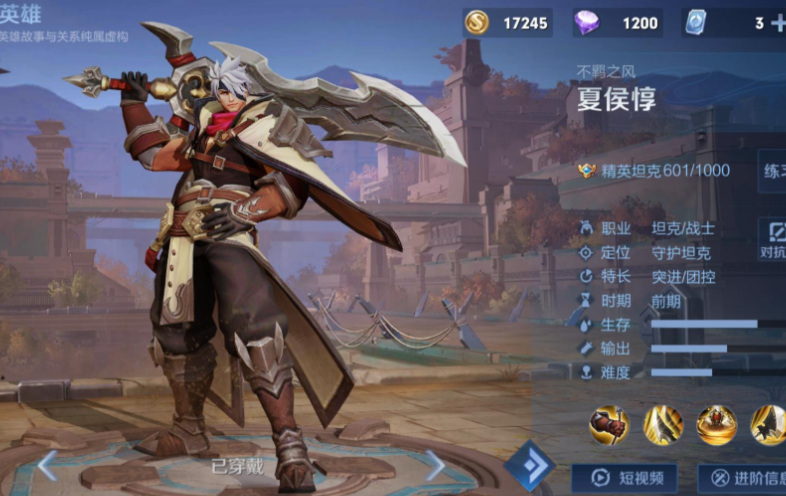The width and height of the screenshot is (786, 496).
Task: Open the 精英坦克 proficiency badge
Action: [588, 171]
